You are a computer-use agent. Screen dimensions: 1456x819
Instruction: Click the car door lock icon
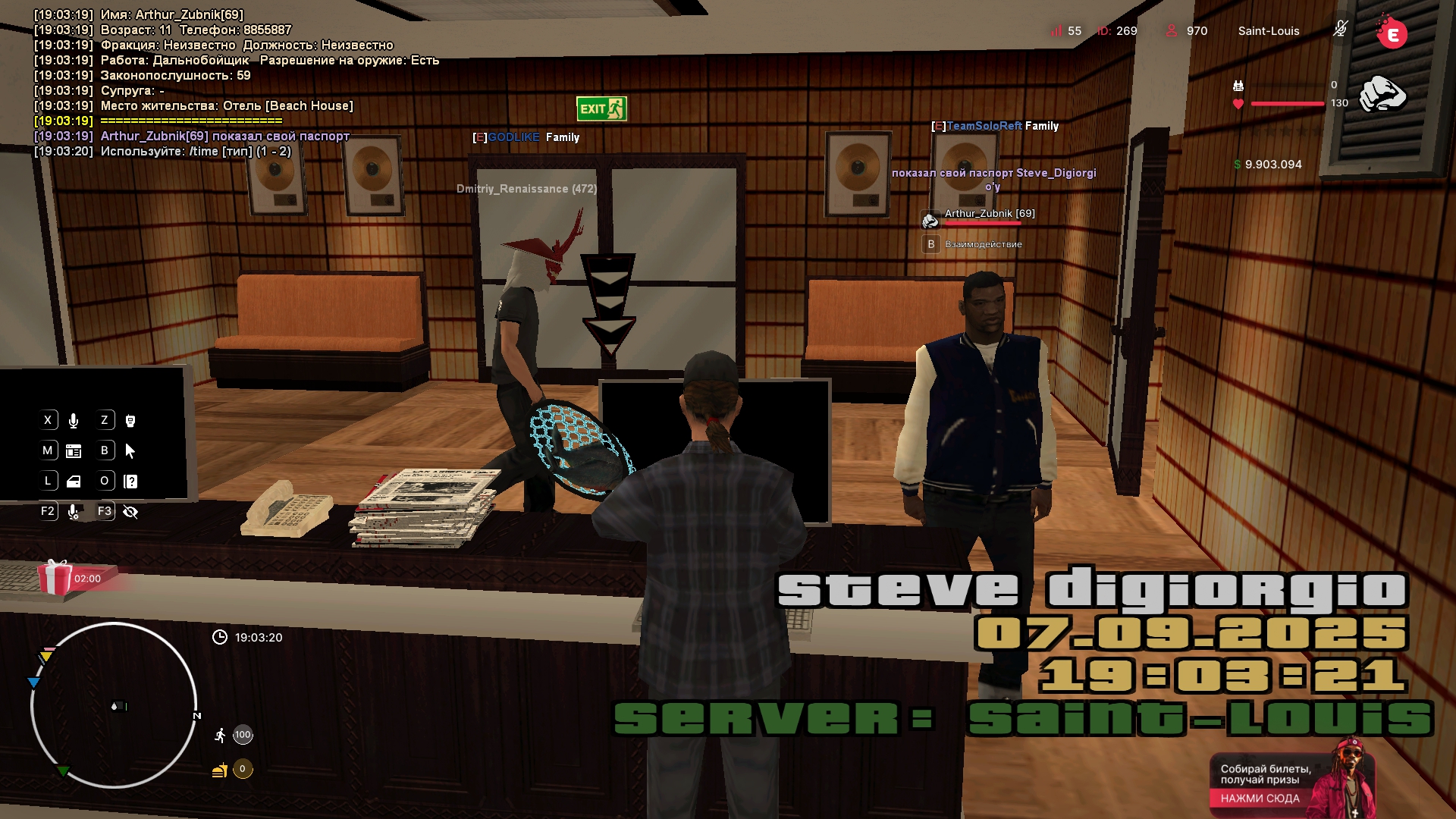(x=74, y=482)
